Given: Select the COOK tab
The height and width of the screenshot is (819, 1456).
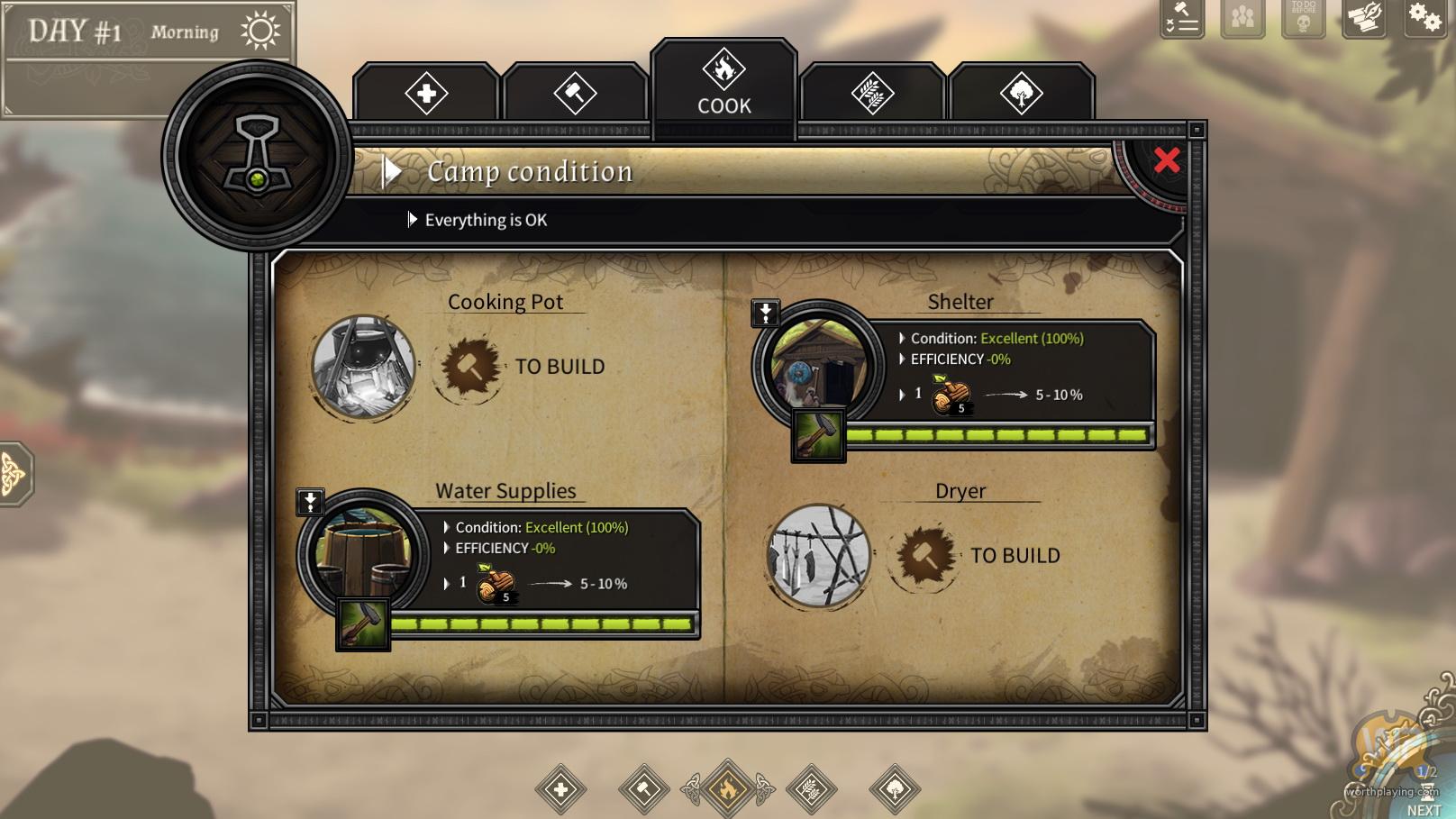Looking at the screenshot, I should tap(724, 83).
